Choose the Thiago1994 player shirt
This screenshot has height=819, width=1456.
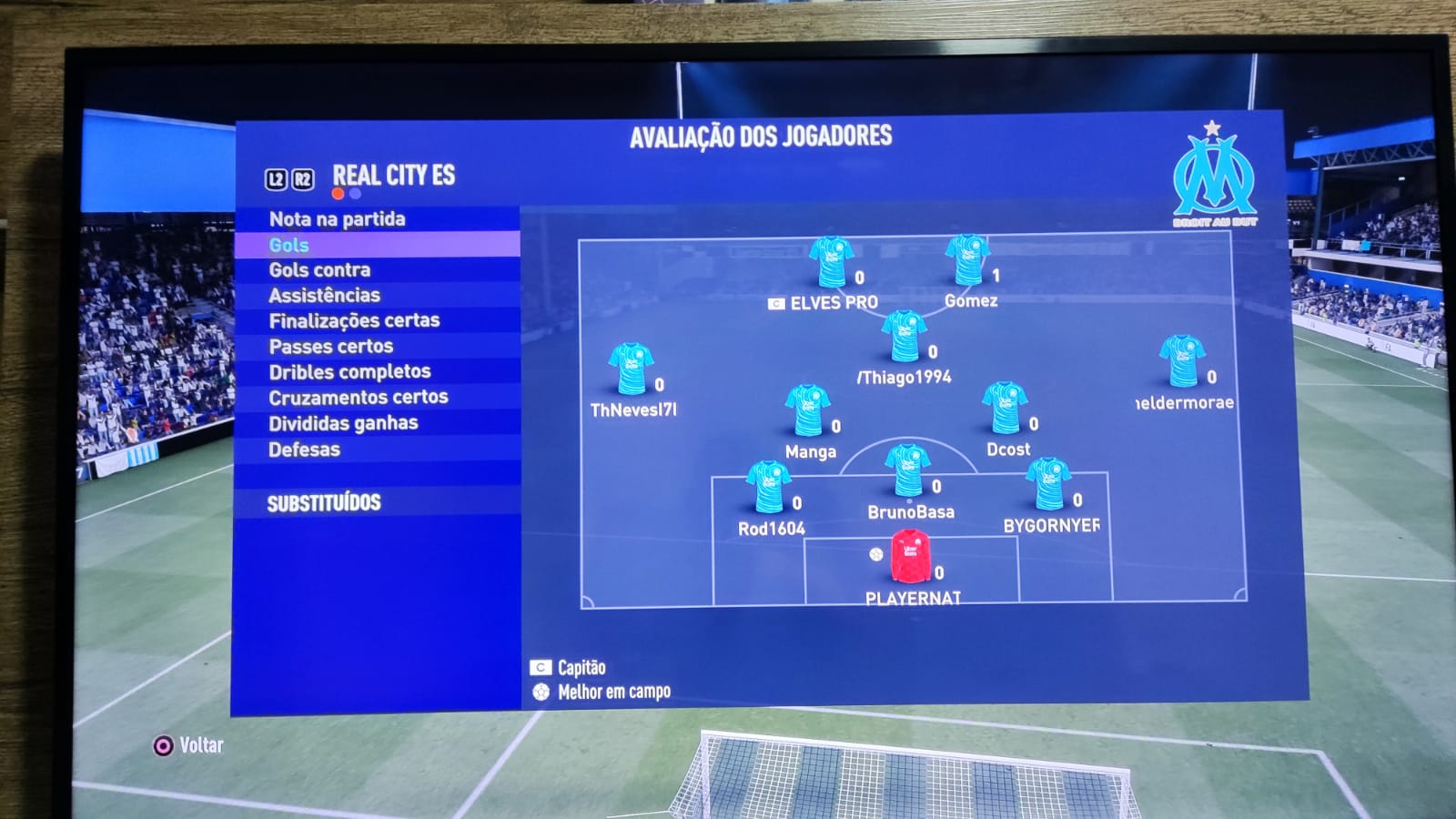coord(904,337)
